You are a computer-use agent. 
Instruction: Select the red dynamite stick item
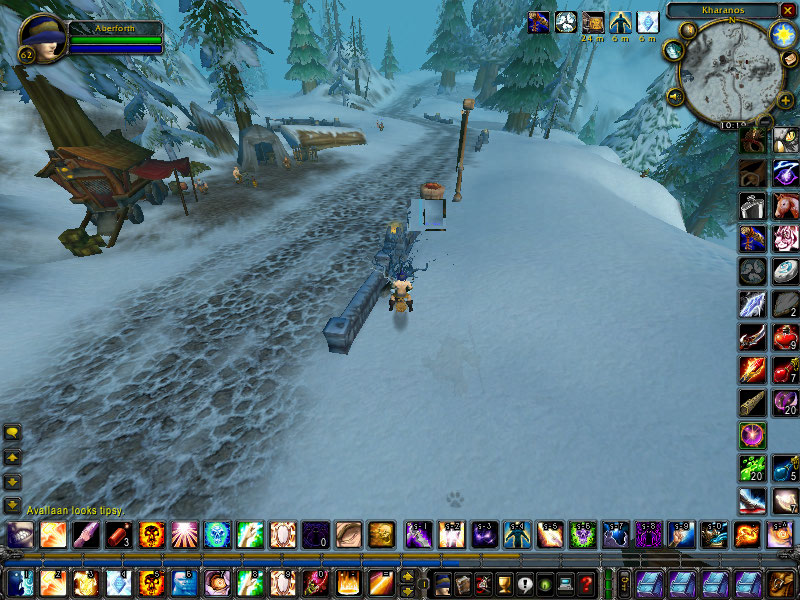(x=118, y=534)
